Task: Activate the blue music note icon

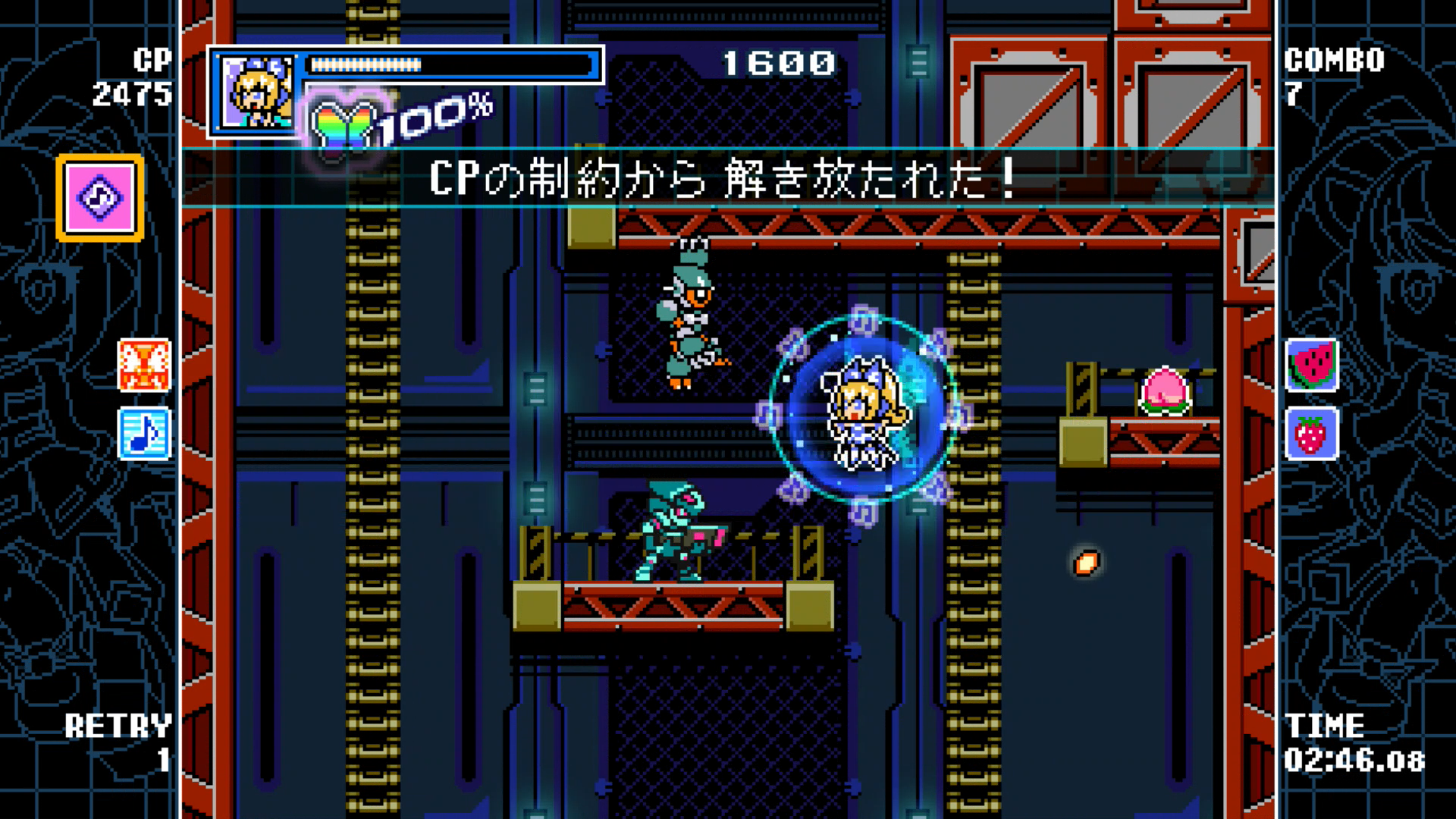Action: [144, 434]
